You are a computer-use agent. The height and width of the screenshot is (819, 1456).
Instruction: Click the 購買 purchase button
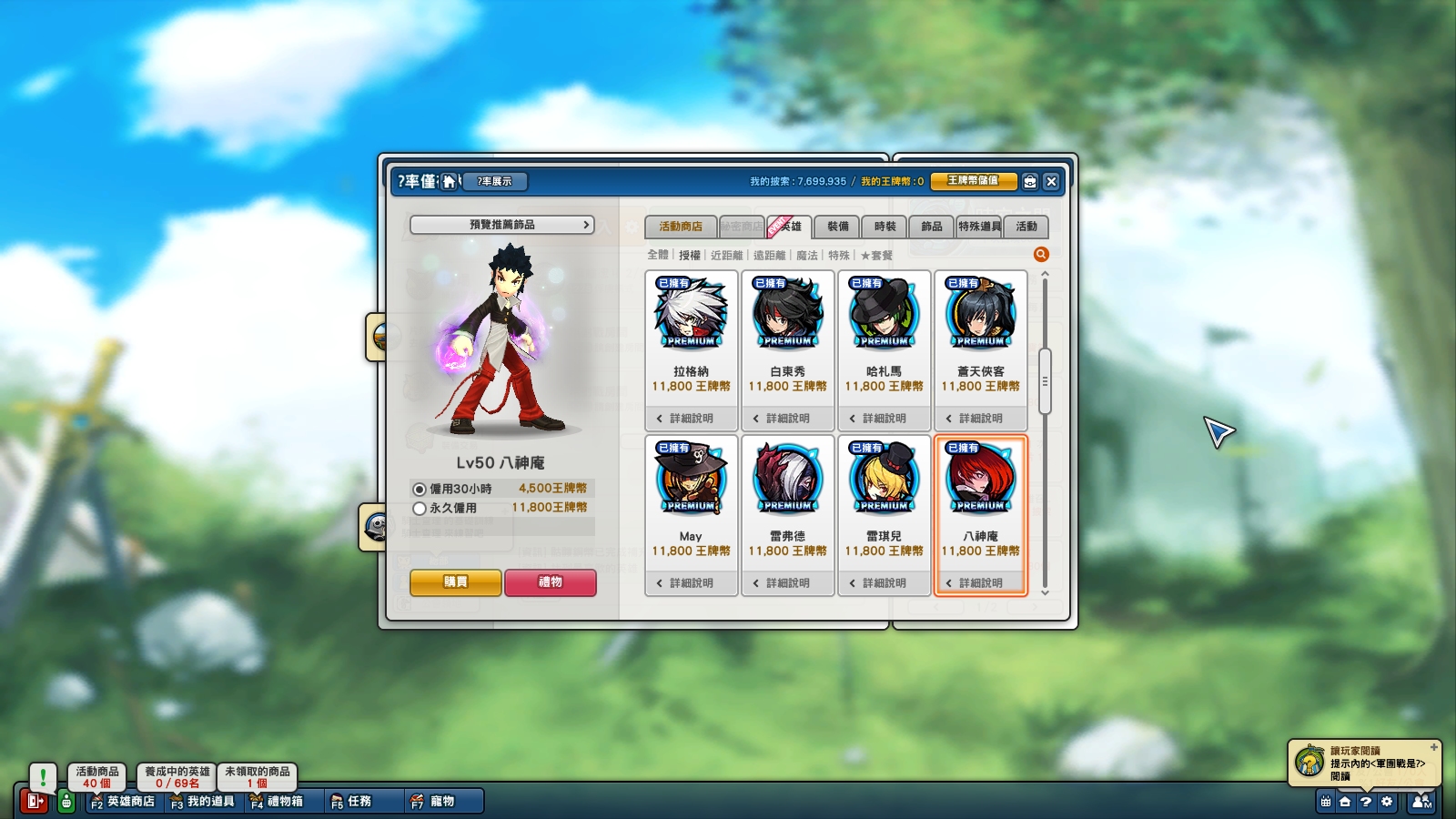(x=455, y=583)
